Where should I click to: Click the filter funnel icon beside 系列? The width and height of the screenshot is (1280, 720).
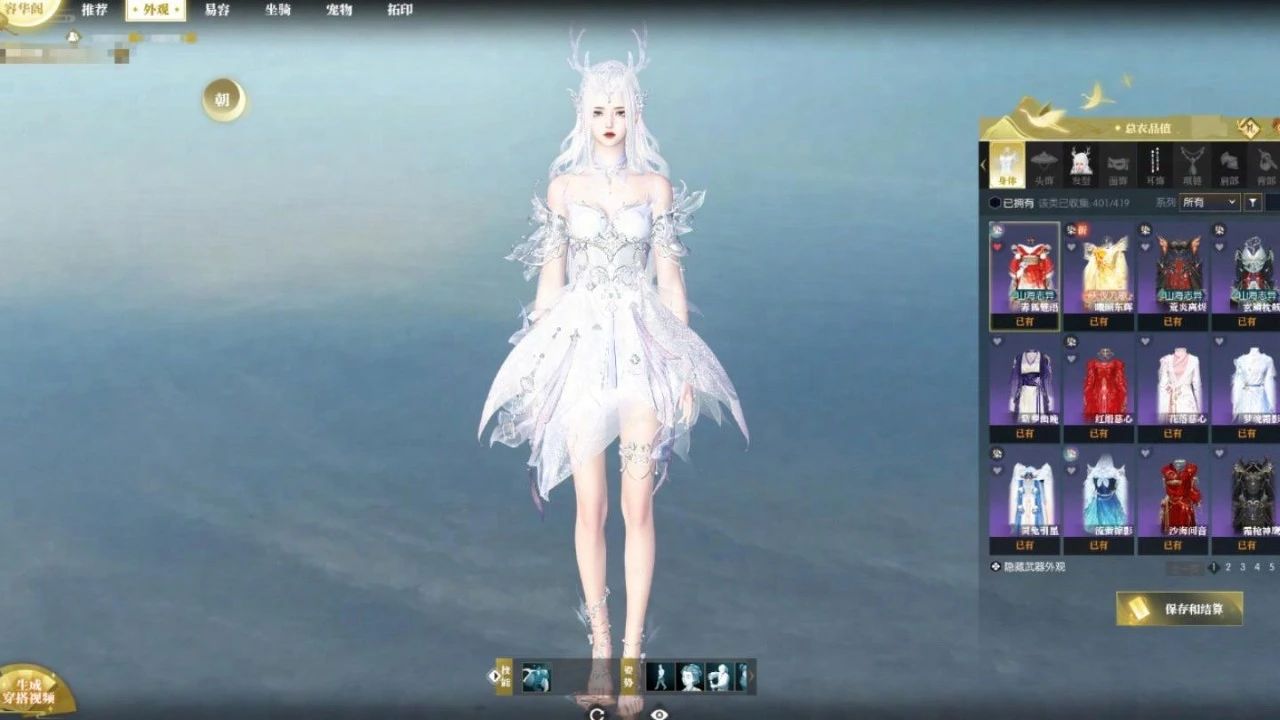(x=1252, y=201)
